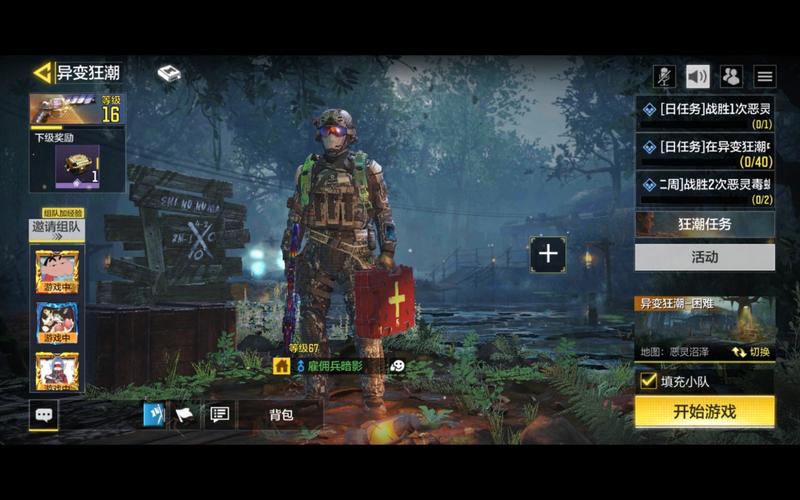Toggle the 填充小队 checkbox
The width and height of the screenshot is (800, 500).
[648, 380]
